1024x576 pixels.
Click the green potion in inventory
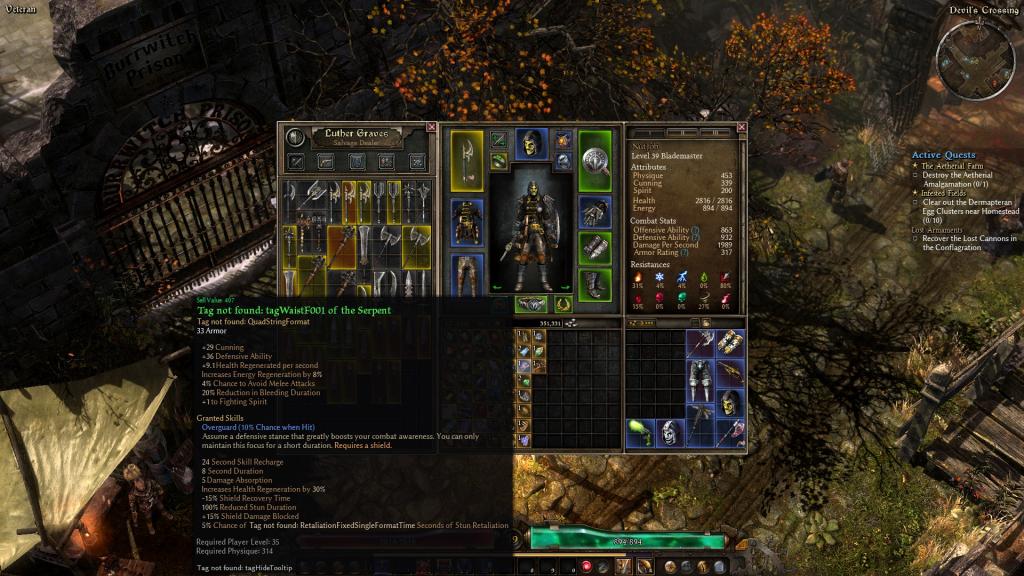point(638,431)
